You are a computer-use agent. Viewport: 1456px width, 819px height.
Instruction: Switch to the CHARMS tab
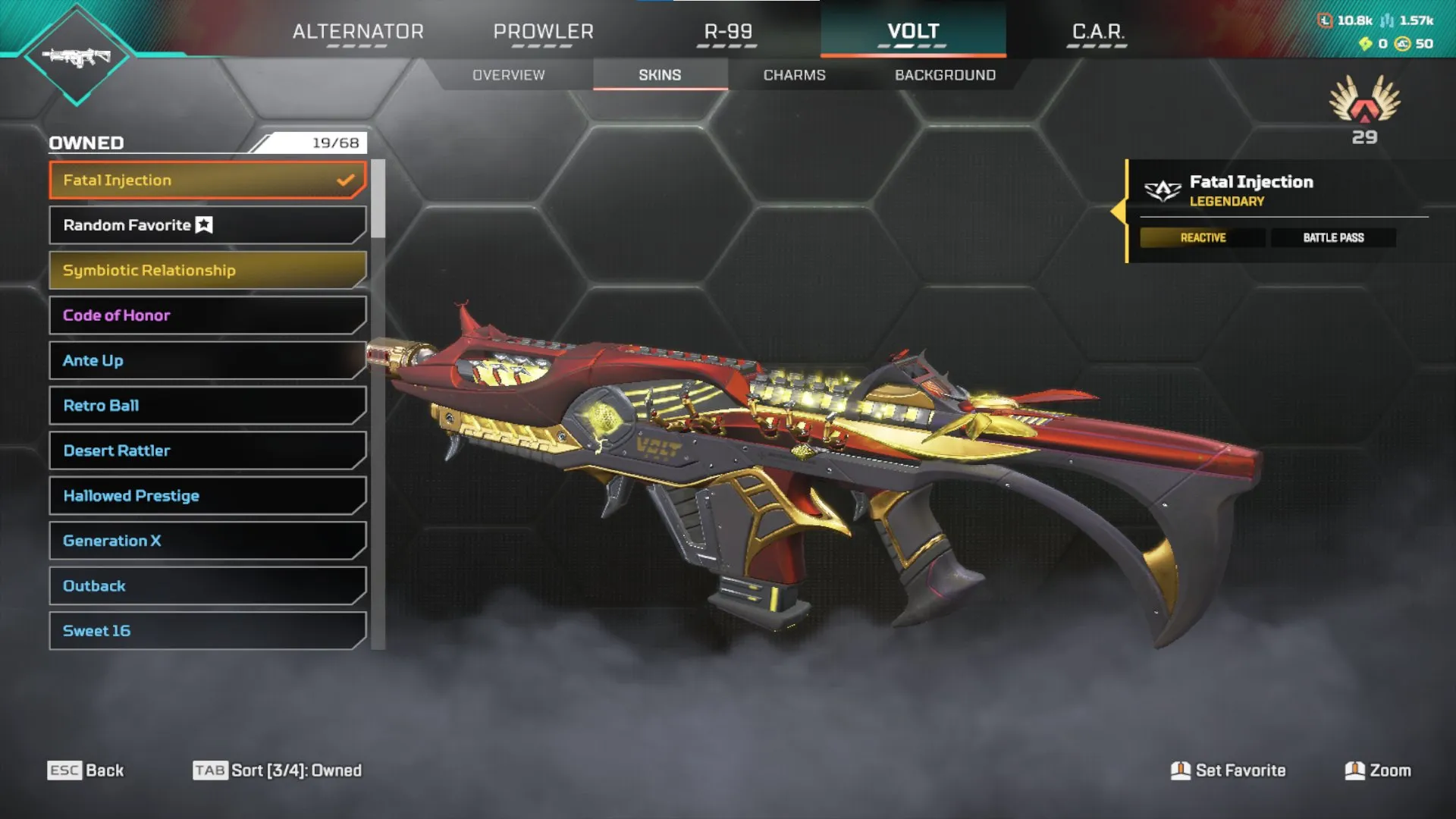pyautogui.click(x=794, y=74)
